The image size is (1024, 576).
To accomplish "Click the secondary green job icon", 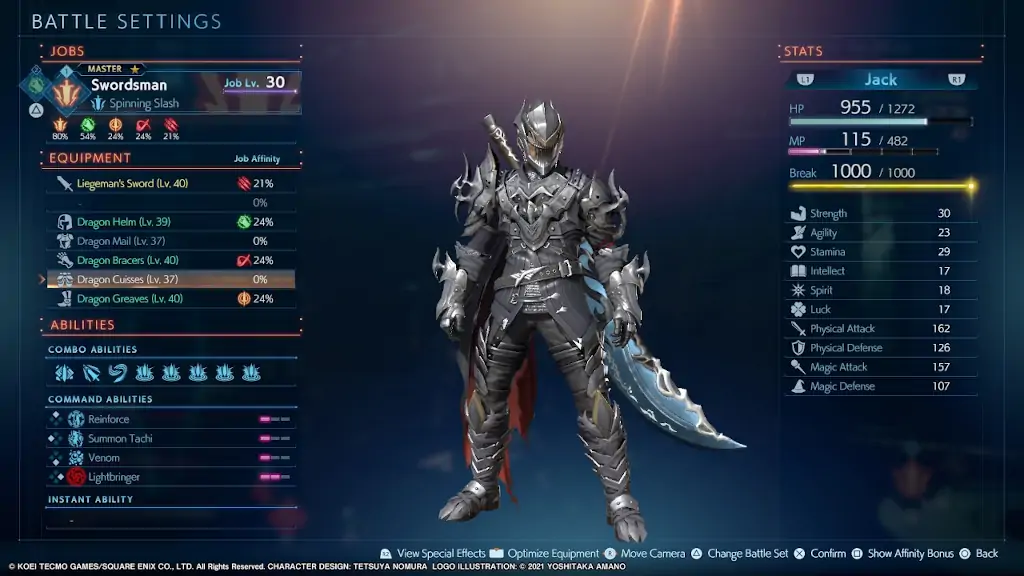I will click(36, 85).
